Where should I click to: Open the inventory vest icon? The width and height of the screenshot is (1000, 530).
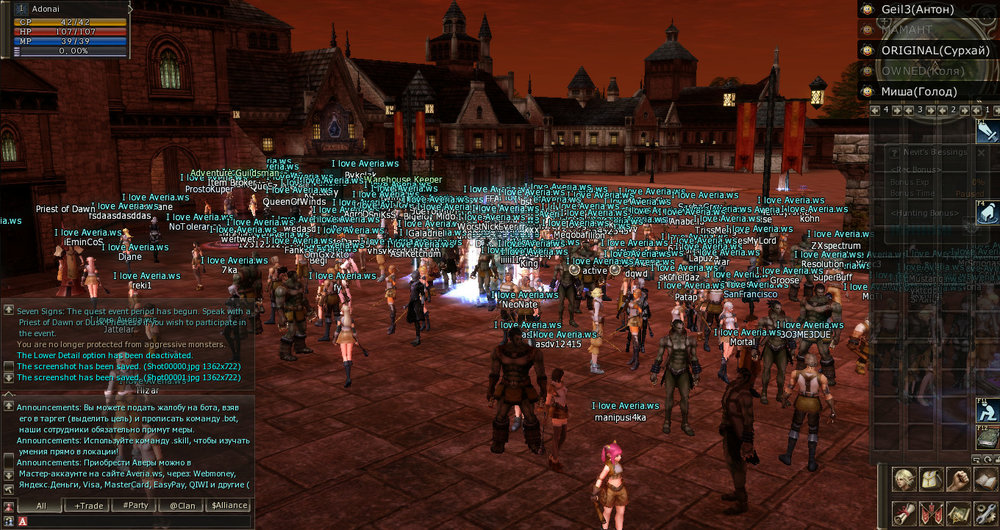(932, 480)
